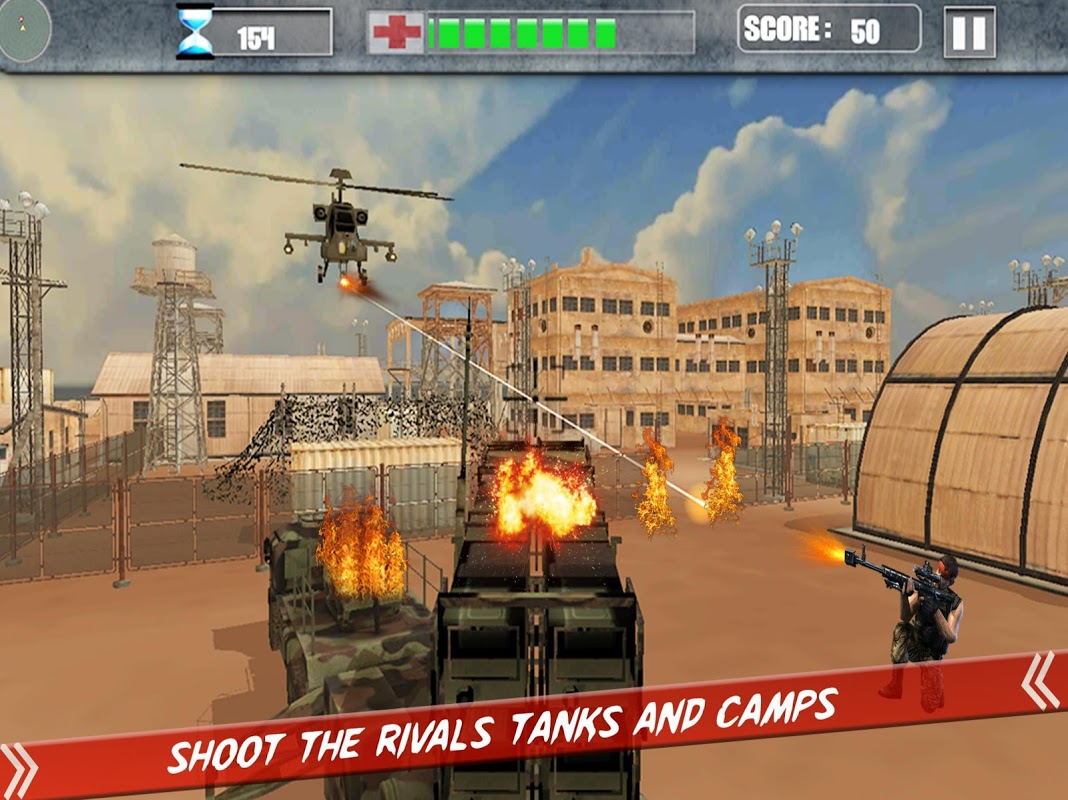
Task: Click the circular radar minimap
Action: [22, 28]
